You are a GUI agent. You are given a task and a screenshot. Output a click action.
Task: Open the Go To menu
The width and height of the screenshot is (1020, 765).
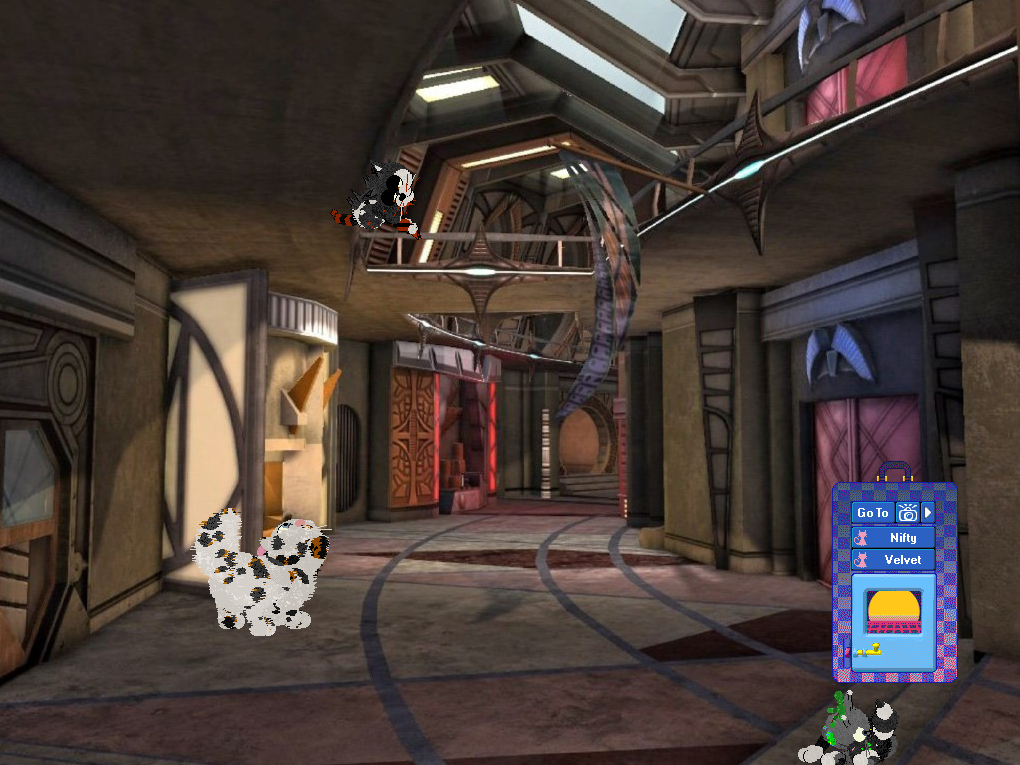[x=872, y=513]
